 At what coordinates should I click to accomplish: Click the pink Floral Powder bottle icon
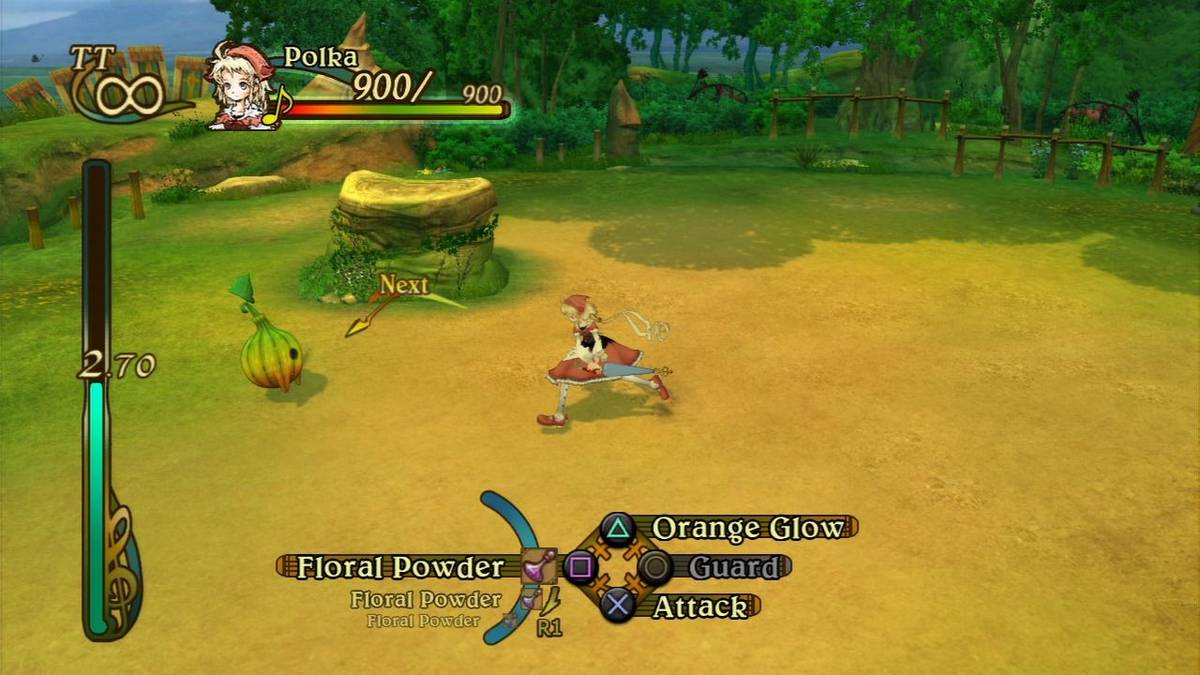coord(539,567)
